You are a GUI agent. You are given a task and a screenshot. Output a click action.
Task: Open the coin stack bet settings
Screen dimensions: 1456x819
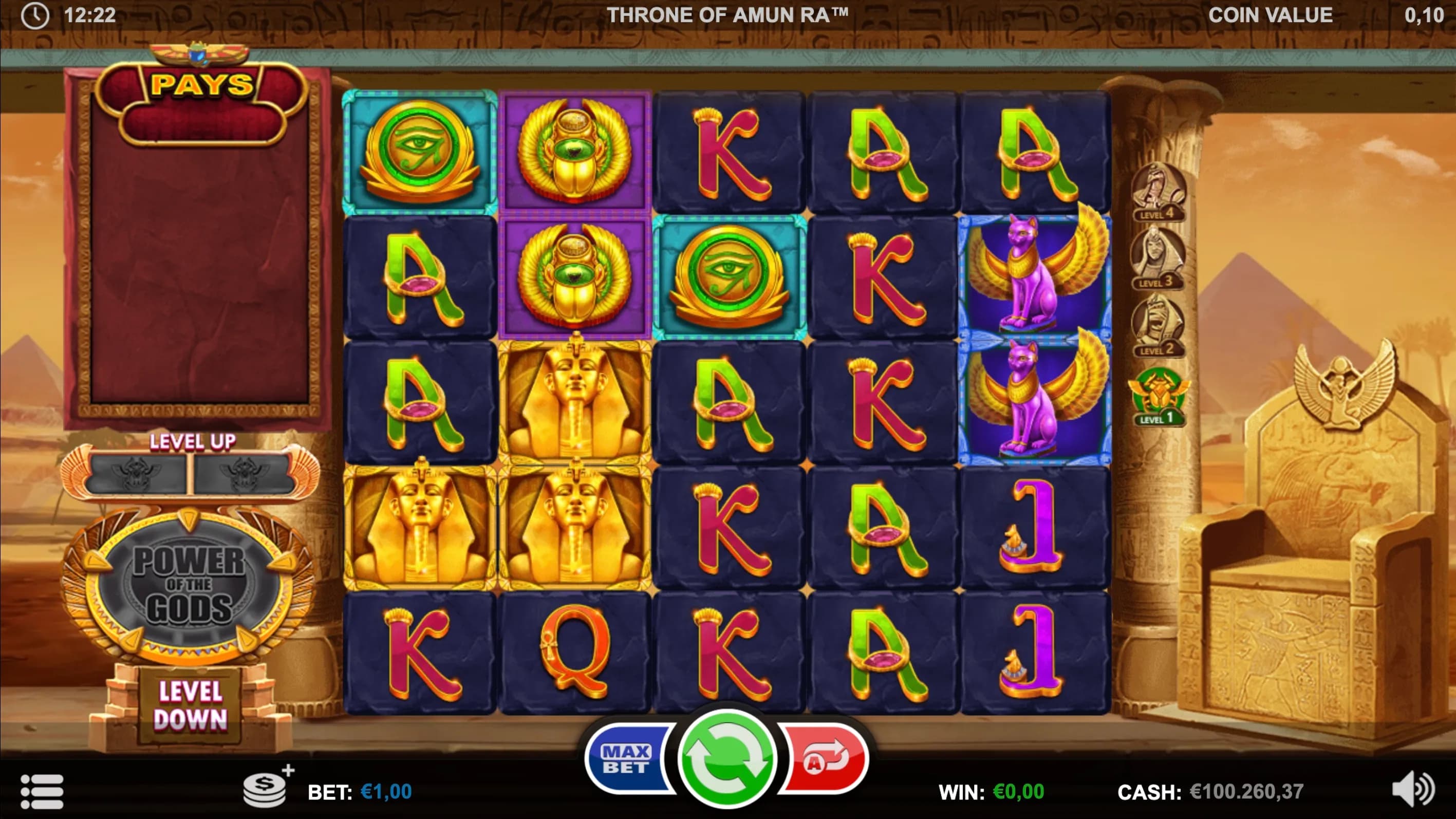tap(266, 790)
